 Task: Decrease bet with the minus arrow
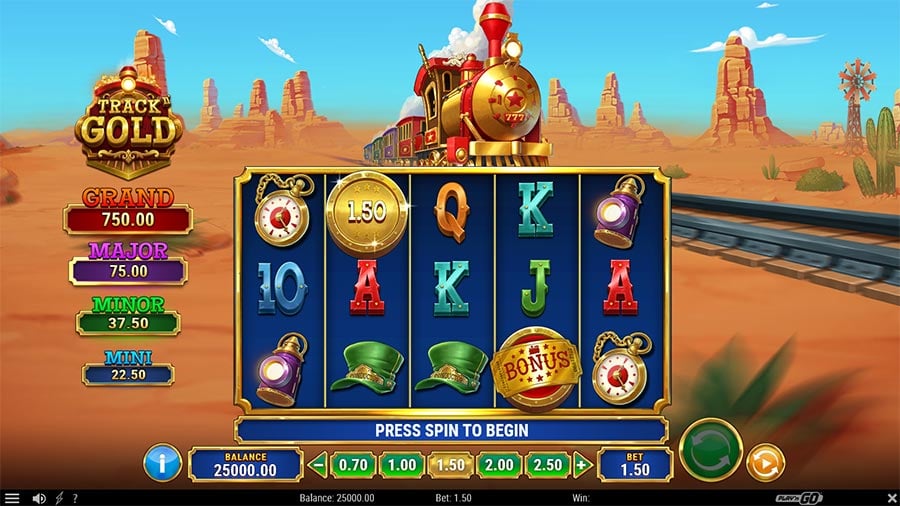(318, 464)
